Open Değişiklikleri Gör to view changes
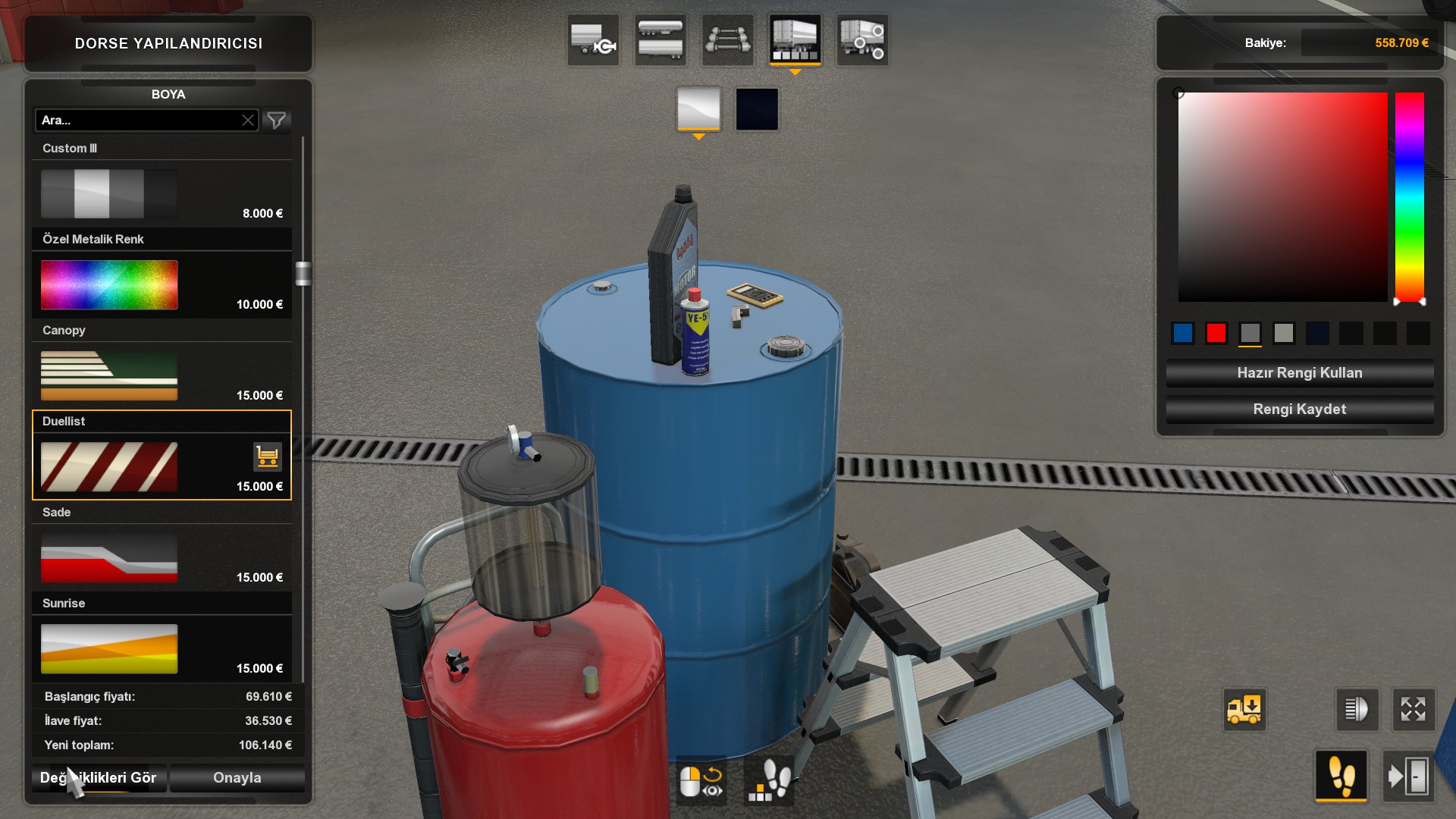This screenshot has width=1456, height=819. tap(99, 777)
